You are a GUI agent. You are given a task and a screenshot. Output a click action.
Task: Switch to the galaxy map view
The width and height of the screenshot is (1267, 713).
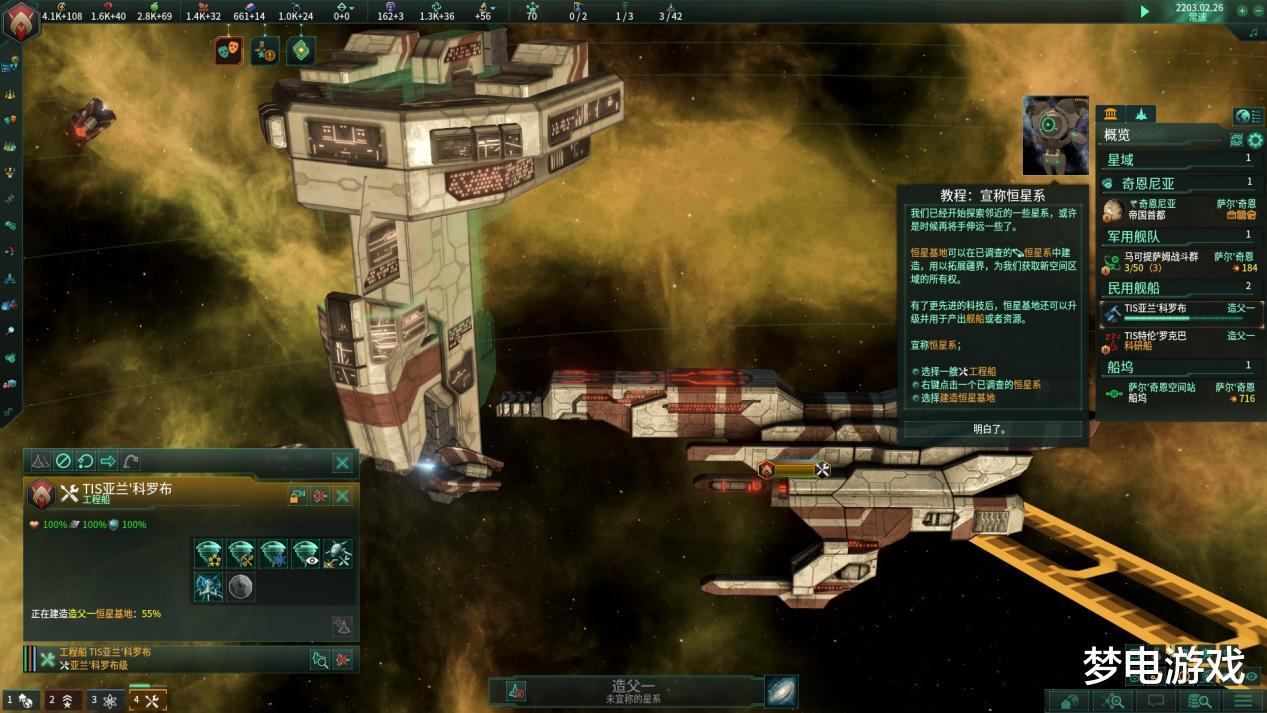pos(781,691)
